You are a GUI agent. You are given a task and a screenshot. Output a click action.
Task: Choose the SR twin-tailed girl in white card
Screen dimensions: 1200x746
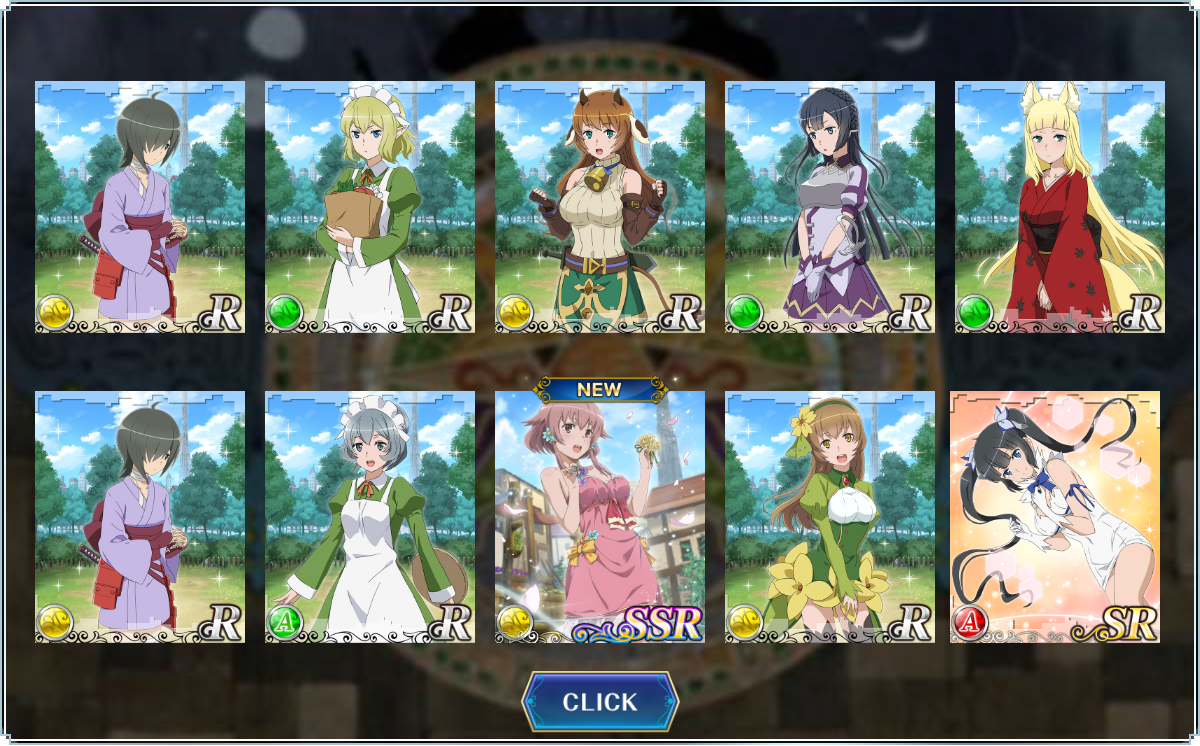pyautogui.click(x=1055, y=517)
